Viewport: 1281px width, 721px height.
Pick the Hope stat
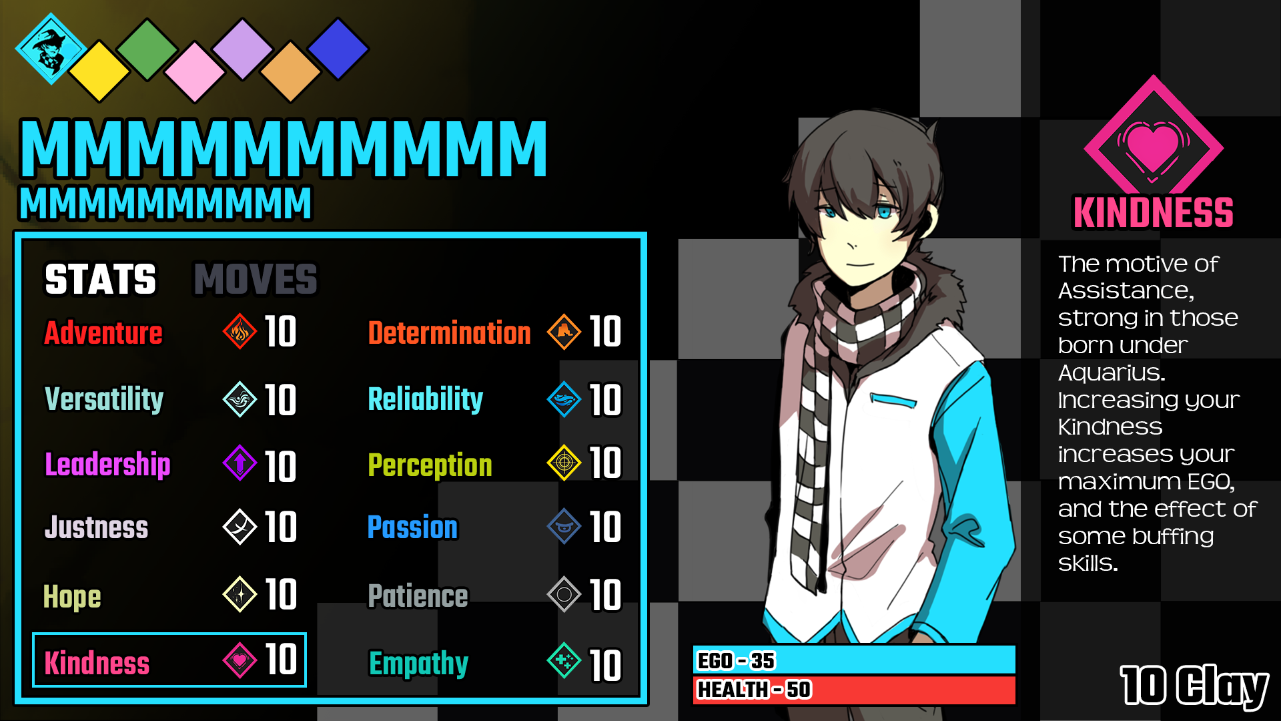pyautogui.click(x=72, y=597)
